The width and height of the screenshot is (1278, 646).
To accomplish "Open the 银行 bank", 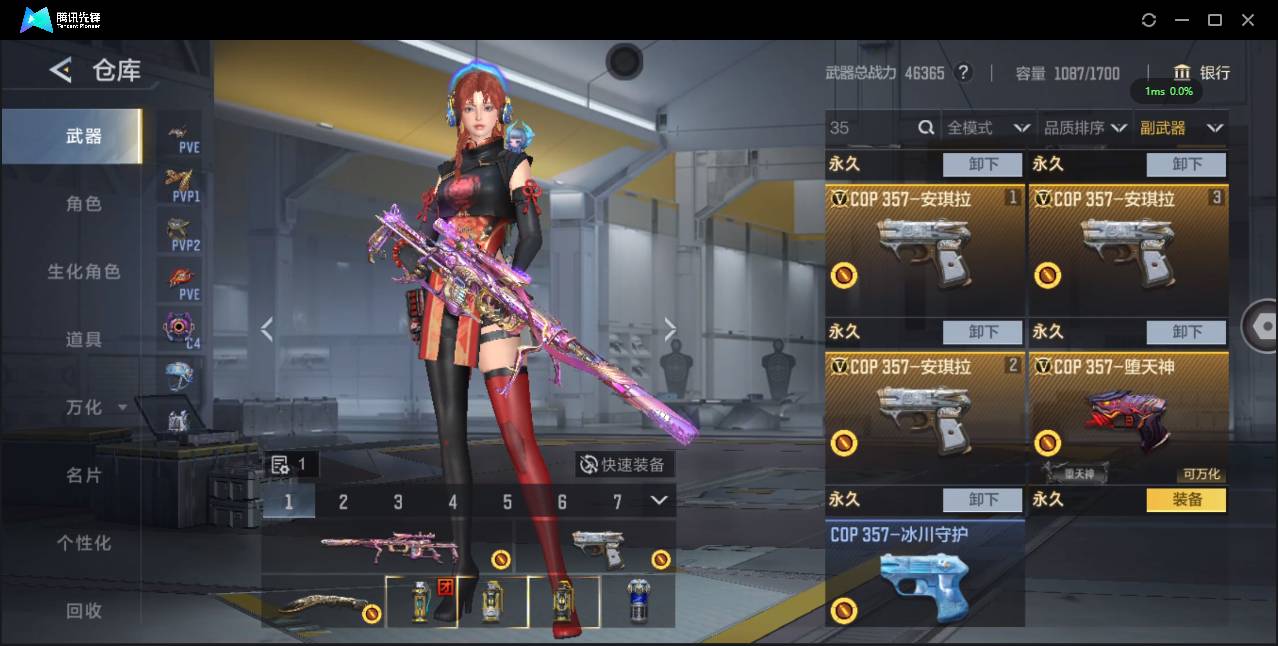I will [1201, 73].
